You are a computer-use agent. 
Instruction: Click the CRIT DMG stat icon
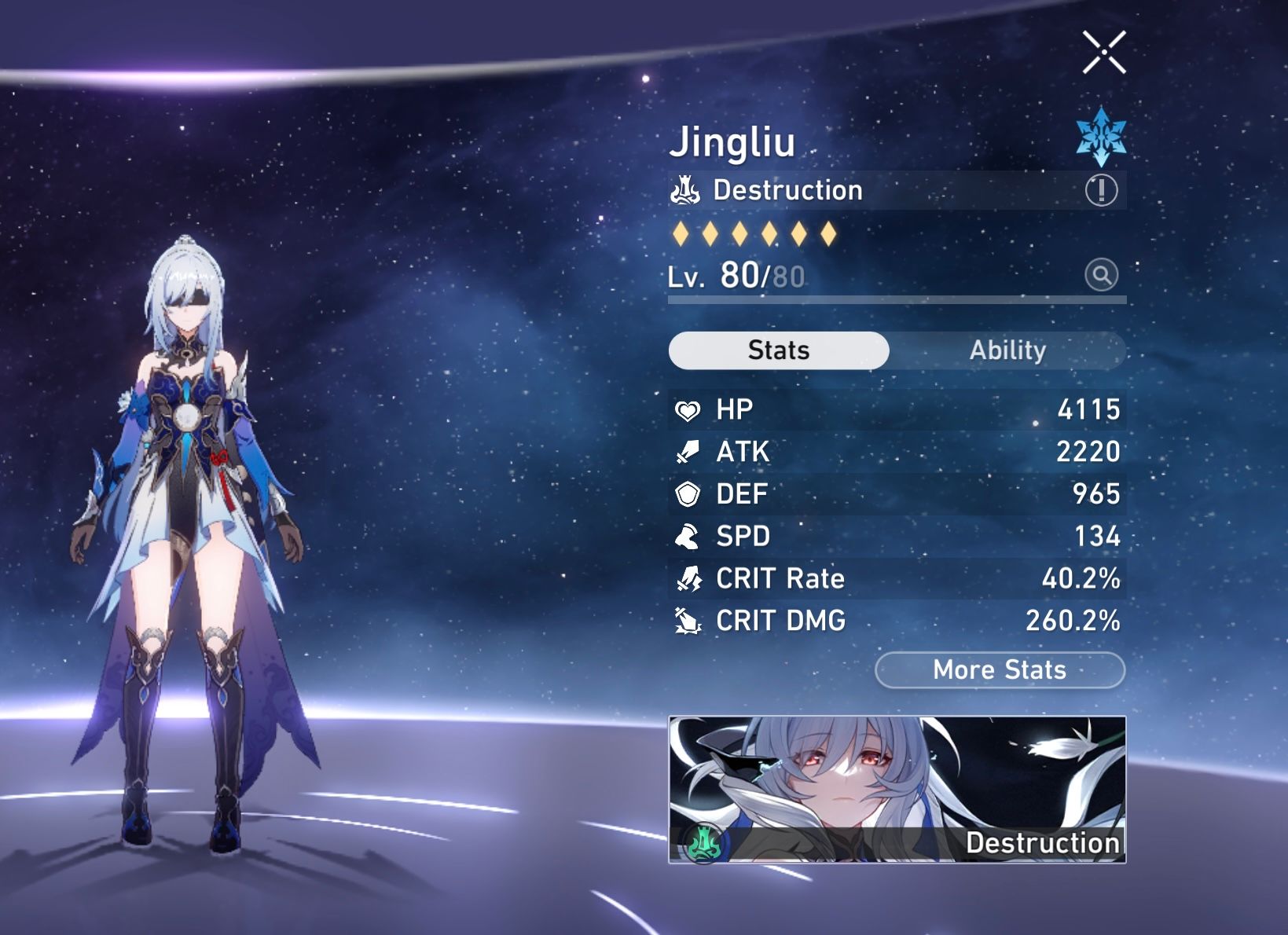(x=685, y=621)
